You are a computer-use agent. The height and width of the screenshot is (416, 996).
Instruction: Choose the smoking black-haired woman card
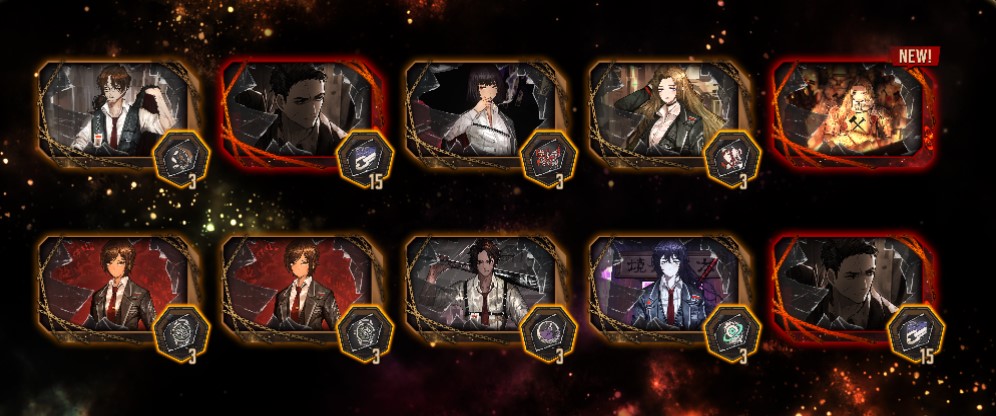point(482,112)
